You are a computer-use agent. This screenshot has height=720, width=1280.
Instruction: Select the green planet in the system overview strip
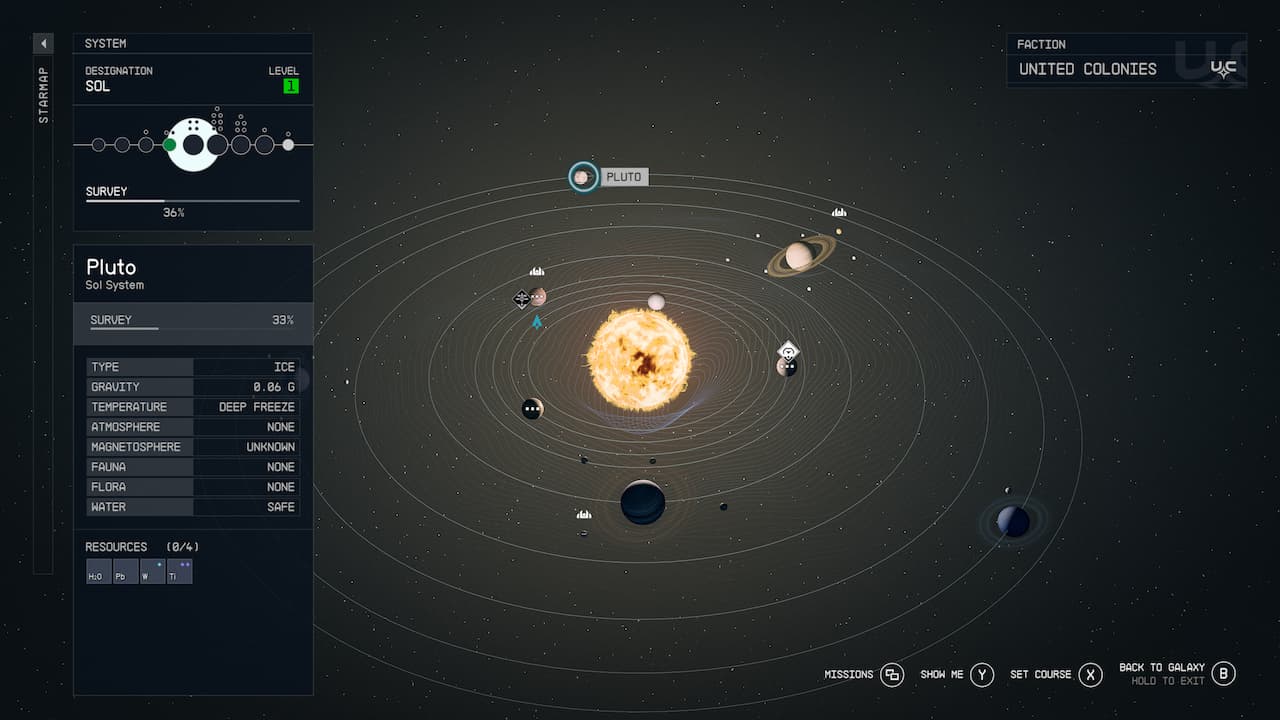coord(168,144)
